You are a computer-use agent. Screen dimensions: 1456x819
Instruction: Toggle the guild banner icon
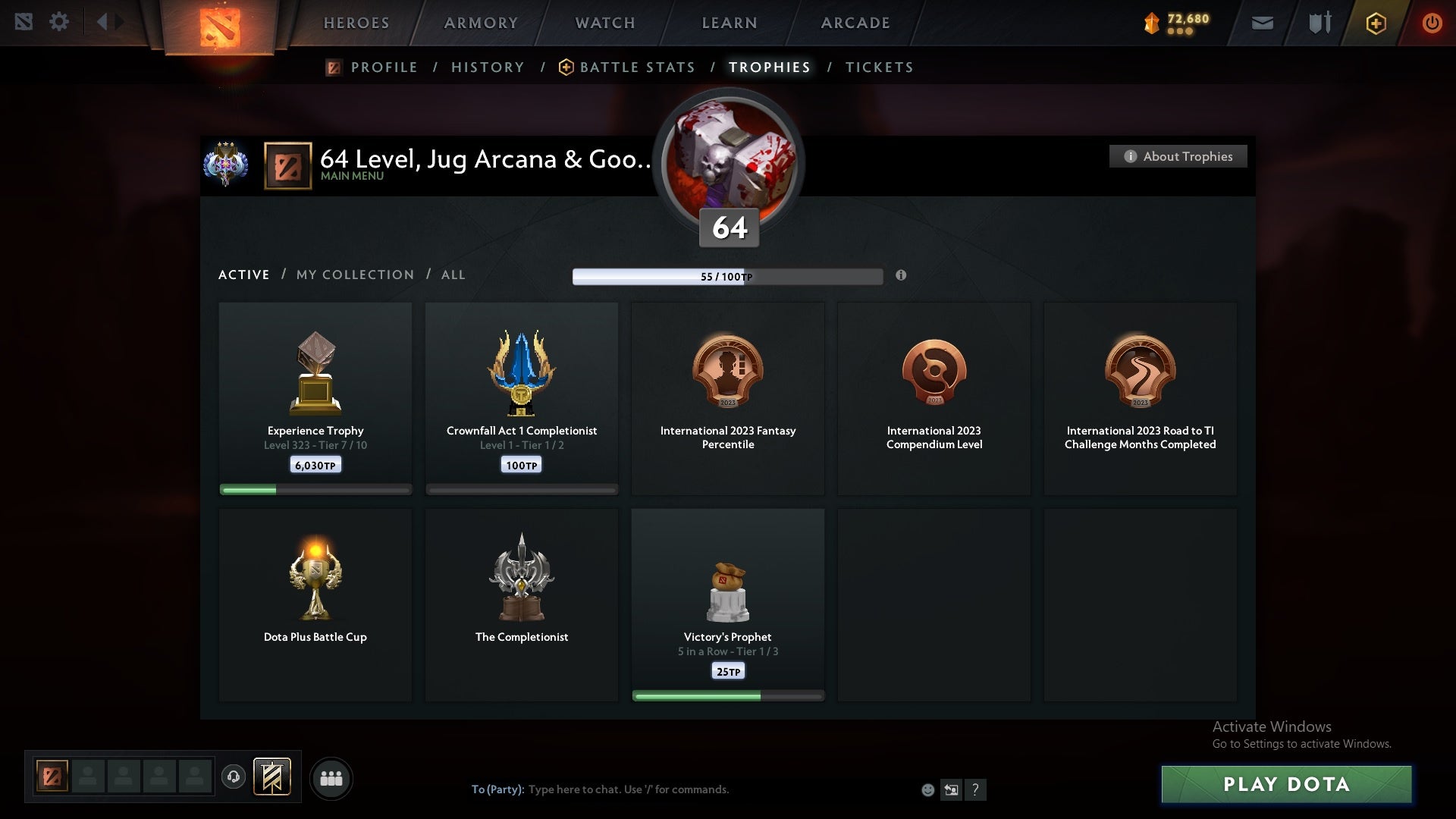[273, 777]
